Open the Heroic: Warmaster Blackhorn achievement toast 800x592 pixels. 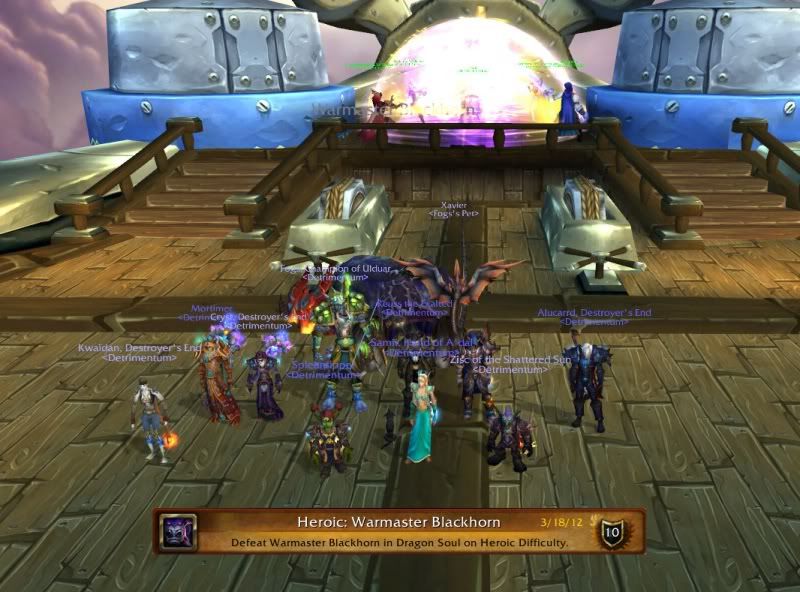click(398, 532)
